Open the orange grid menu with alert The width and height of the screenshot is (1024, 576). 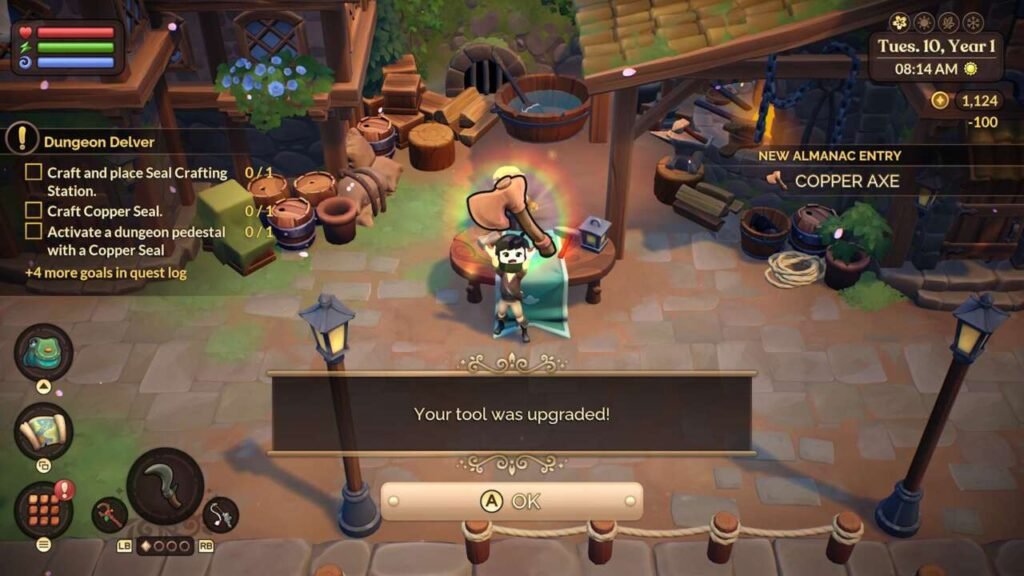coord(43,509)
